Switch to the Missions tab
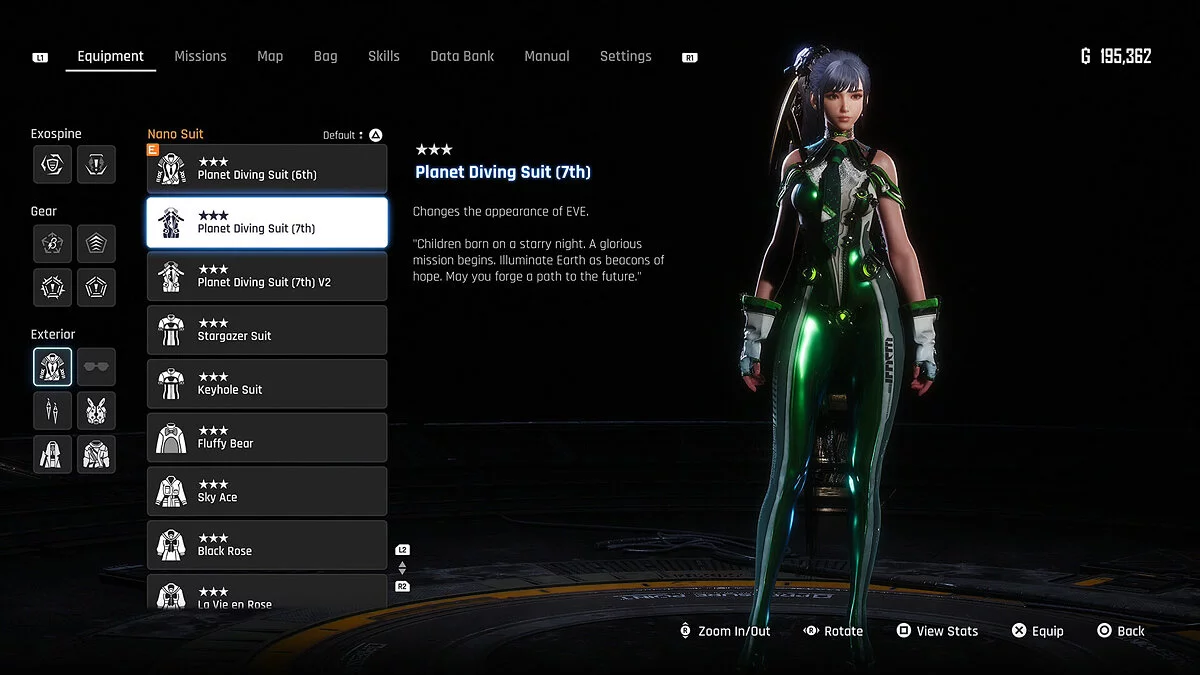The width and height of the screenshot is (1200, 675). (200, 56)
